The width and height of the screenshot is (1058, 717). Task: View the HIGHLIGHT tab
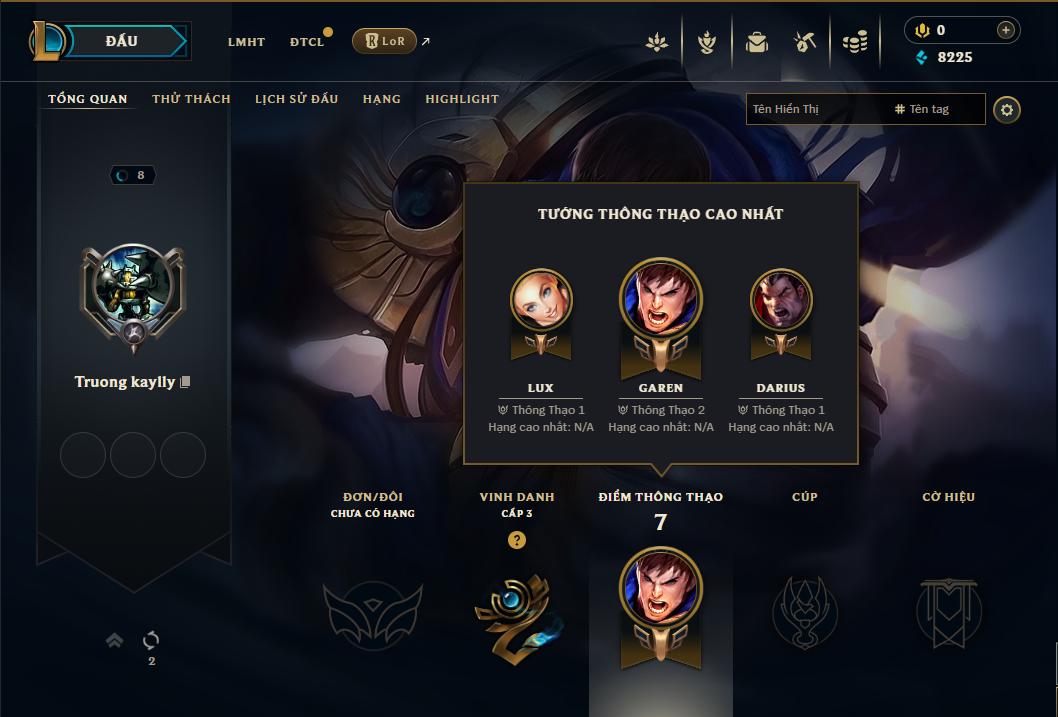coord(462,99)
